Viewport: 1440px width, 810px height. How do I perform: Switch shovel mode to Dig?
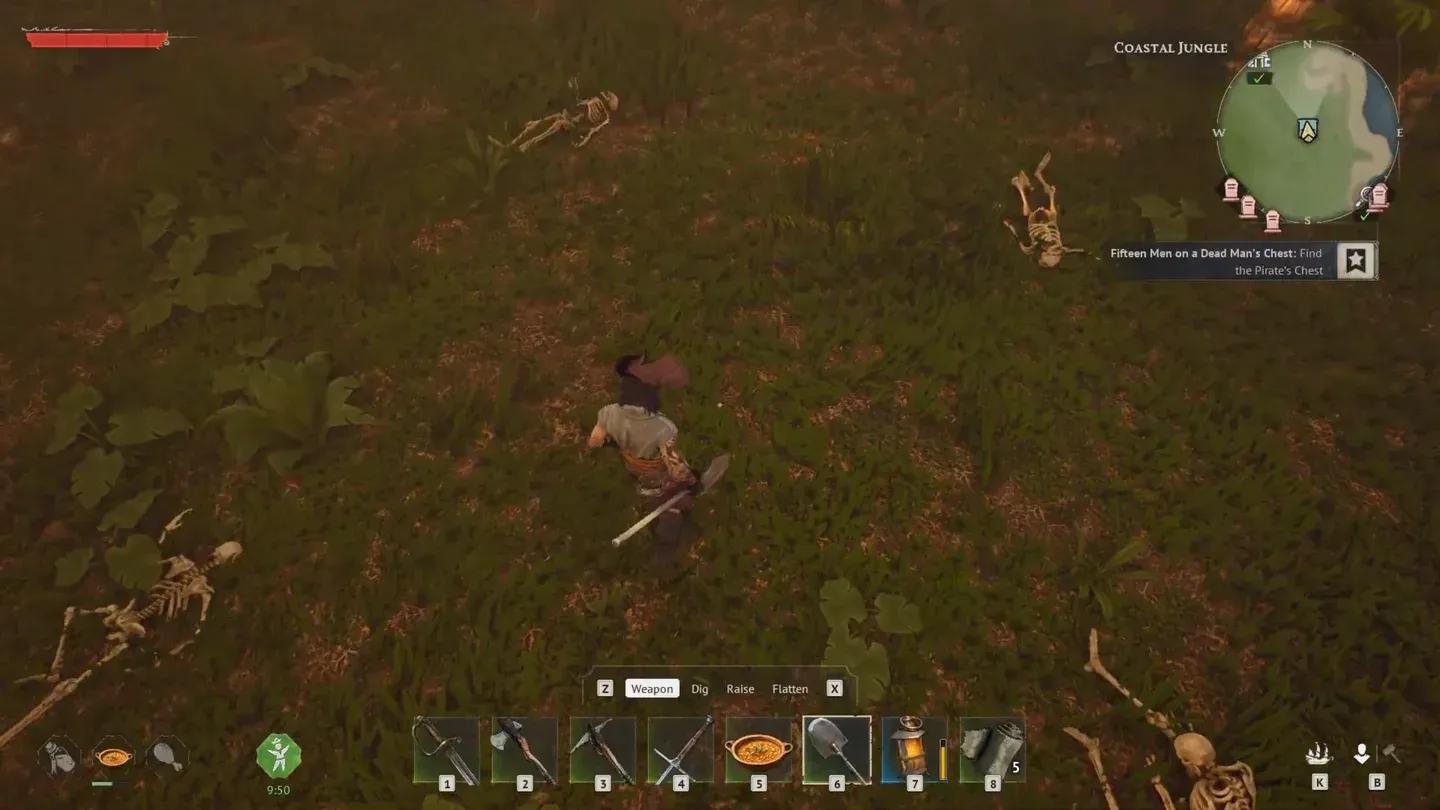click(x=699, y=688)
